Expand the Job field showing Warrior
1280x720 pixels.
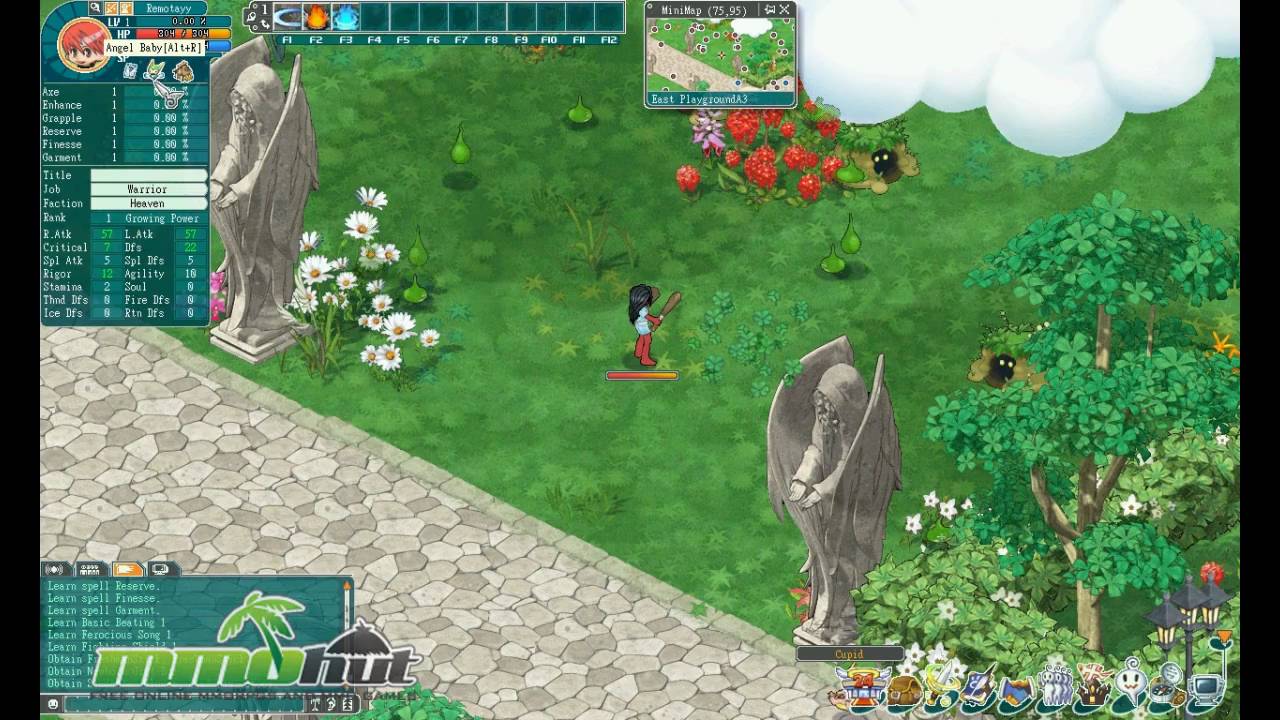coord(148,189)
